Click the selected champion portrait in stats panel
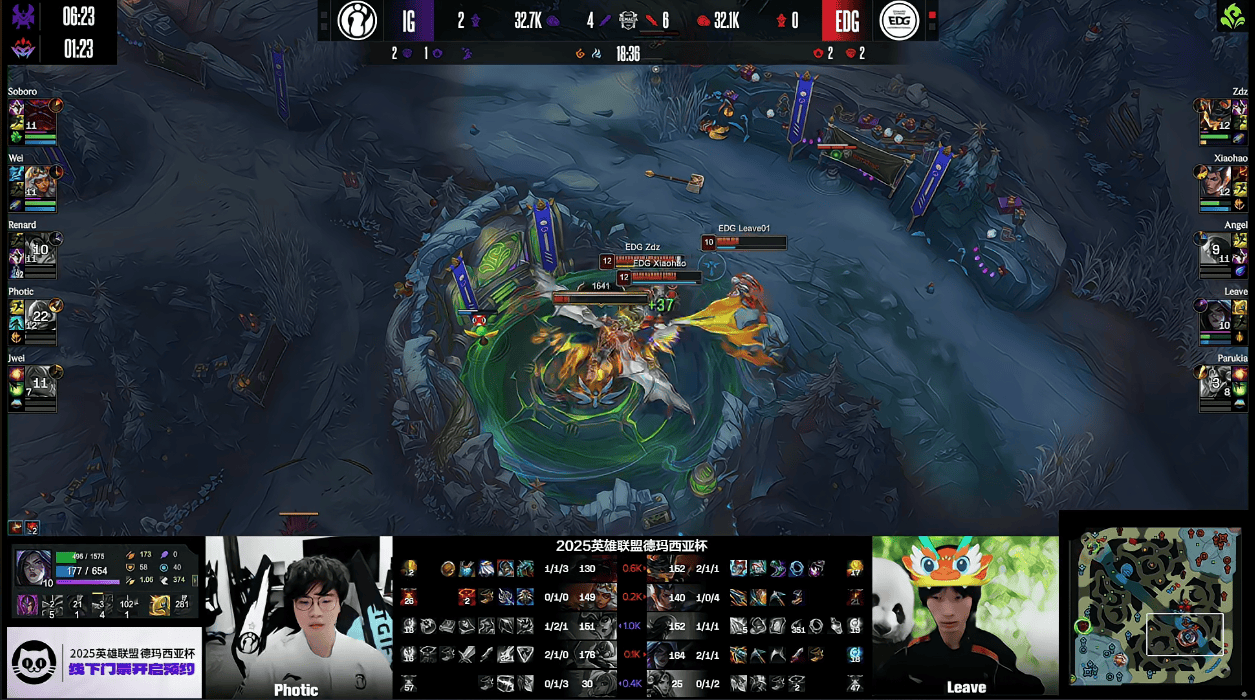The image size is (1255, 700). pos(33,567)
